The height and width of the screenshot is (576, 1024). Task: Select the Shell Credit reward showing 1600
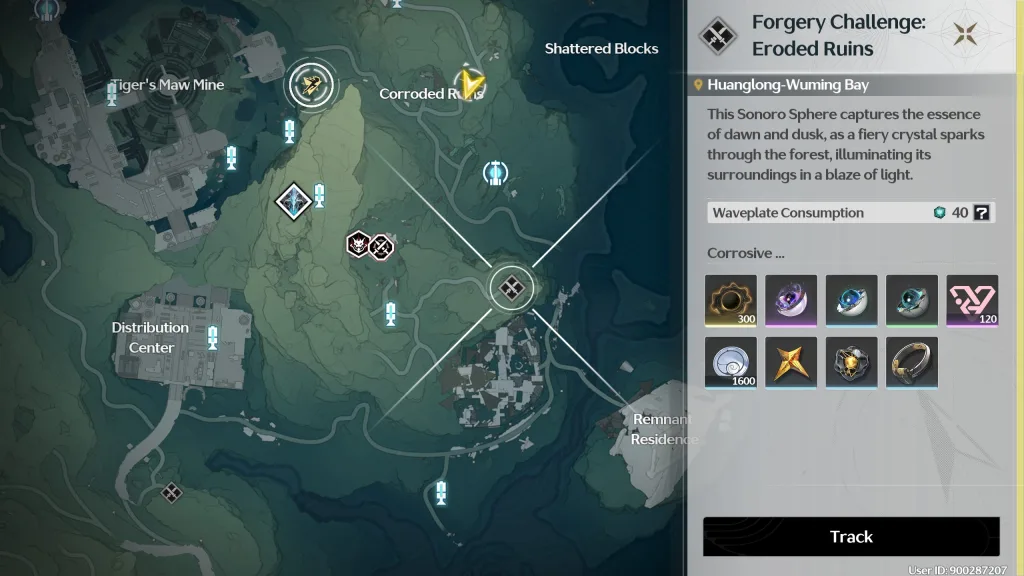731,362
